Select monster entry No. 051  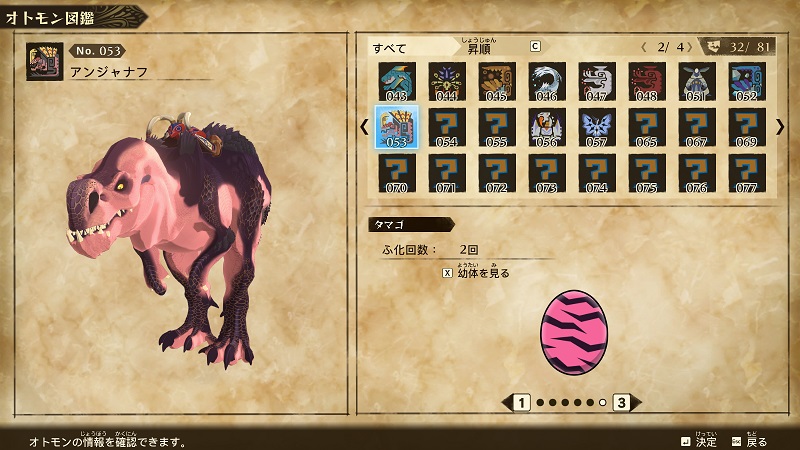pos(696,82)
